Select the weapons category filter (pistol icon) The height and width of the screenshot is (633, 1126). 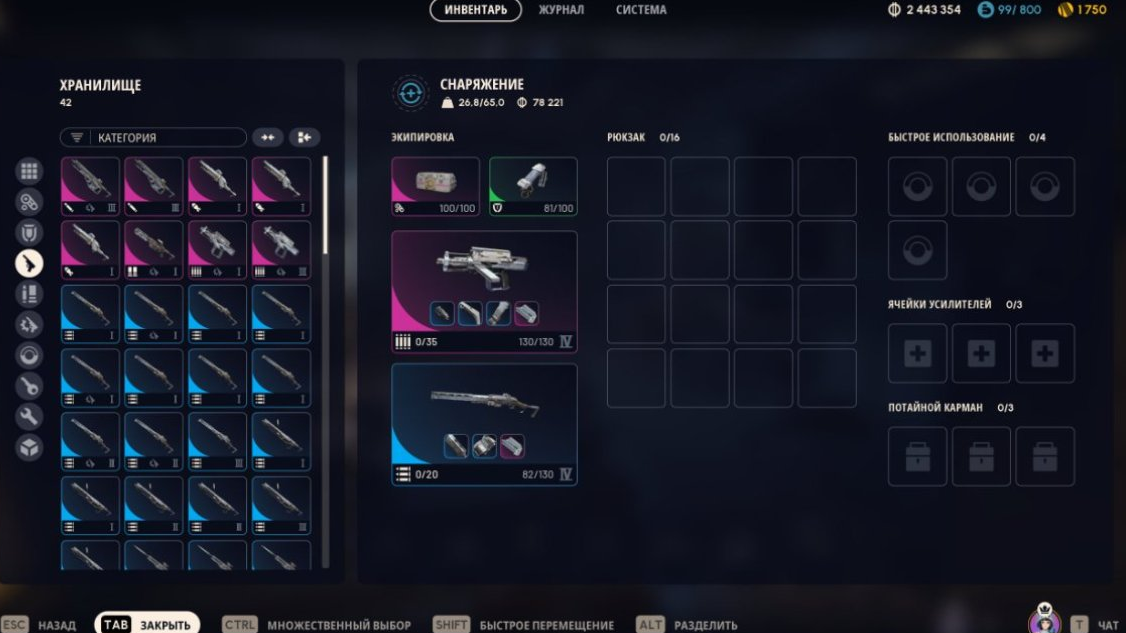[x=29, y=263]
